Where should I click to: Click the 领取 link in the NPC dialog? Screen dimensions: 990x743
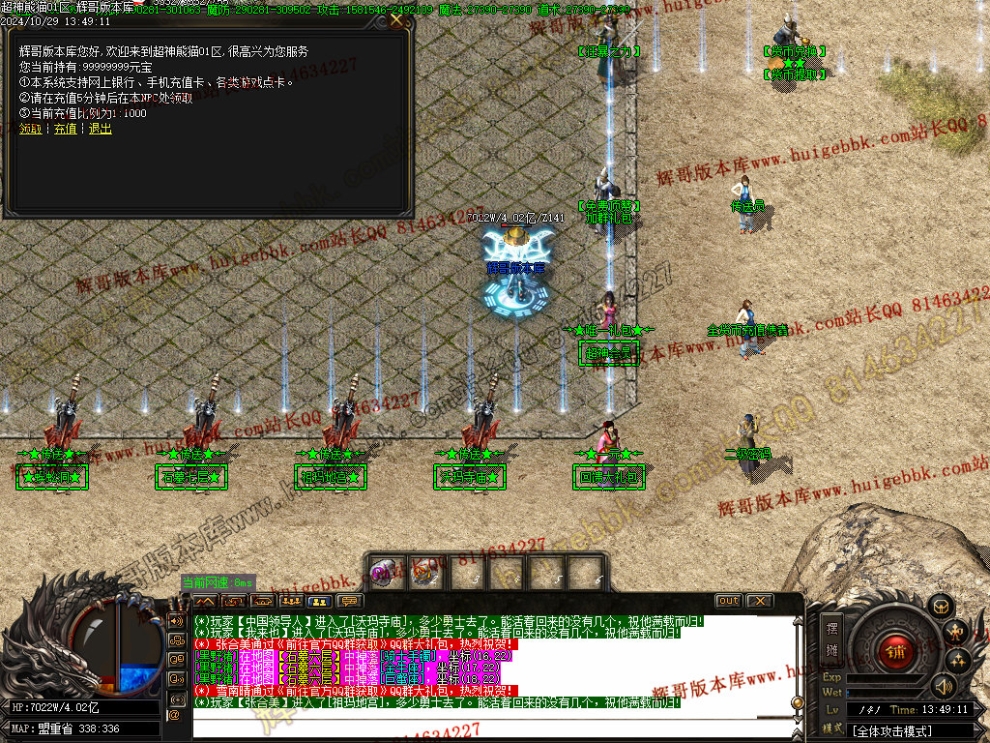pos(31,129)
